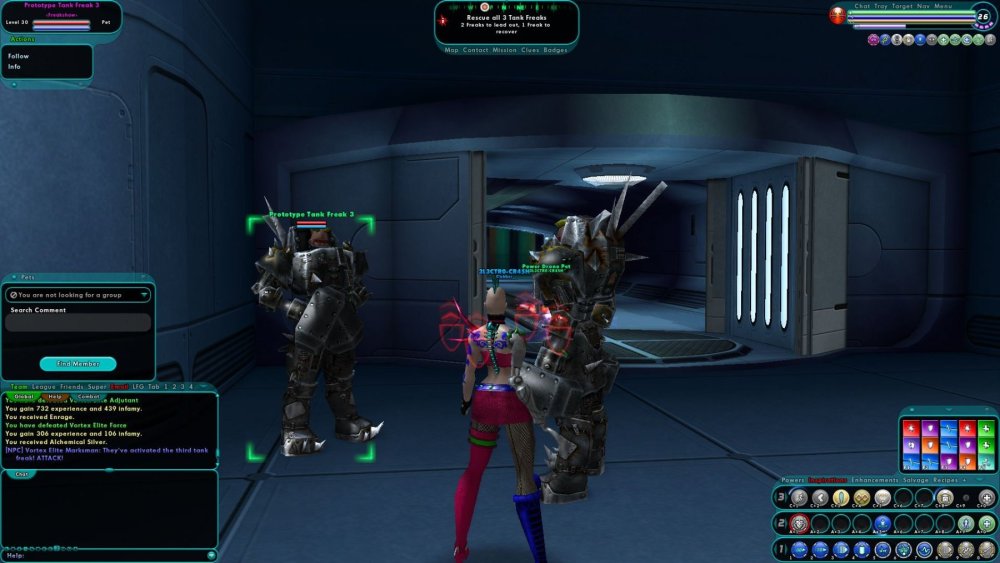
Task: Open the Contact tab
Action: tap(475, 50)
